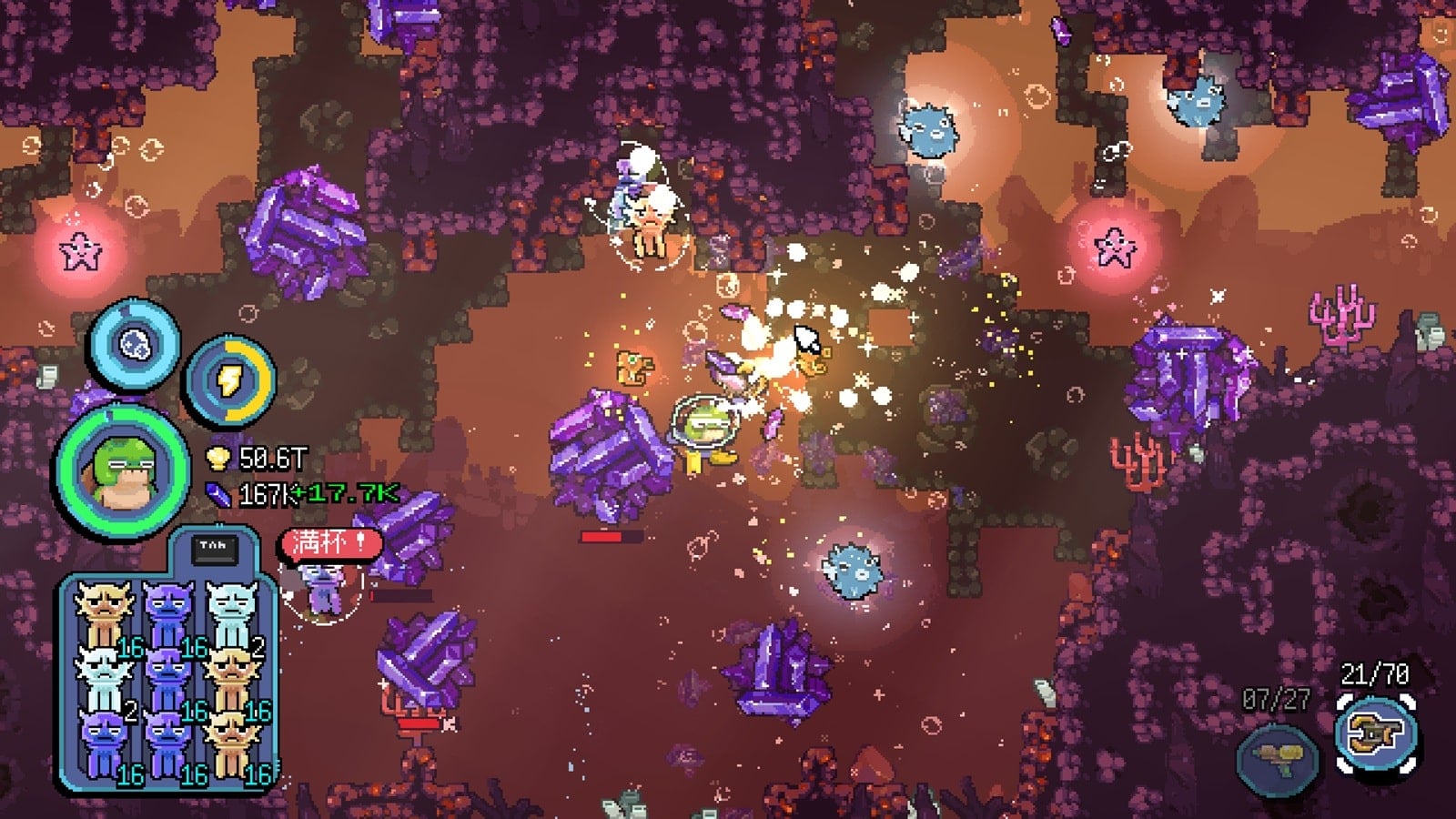Choose the highlighted claw weapon slot
Screen dimensions: 1456x819
click(1375, 734)
